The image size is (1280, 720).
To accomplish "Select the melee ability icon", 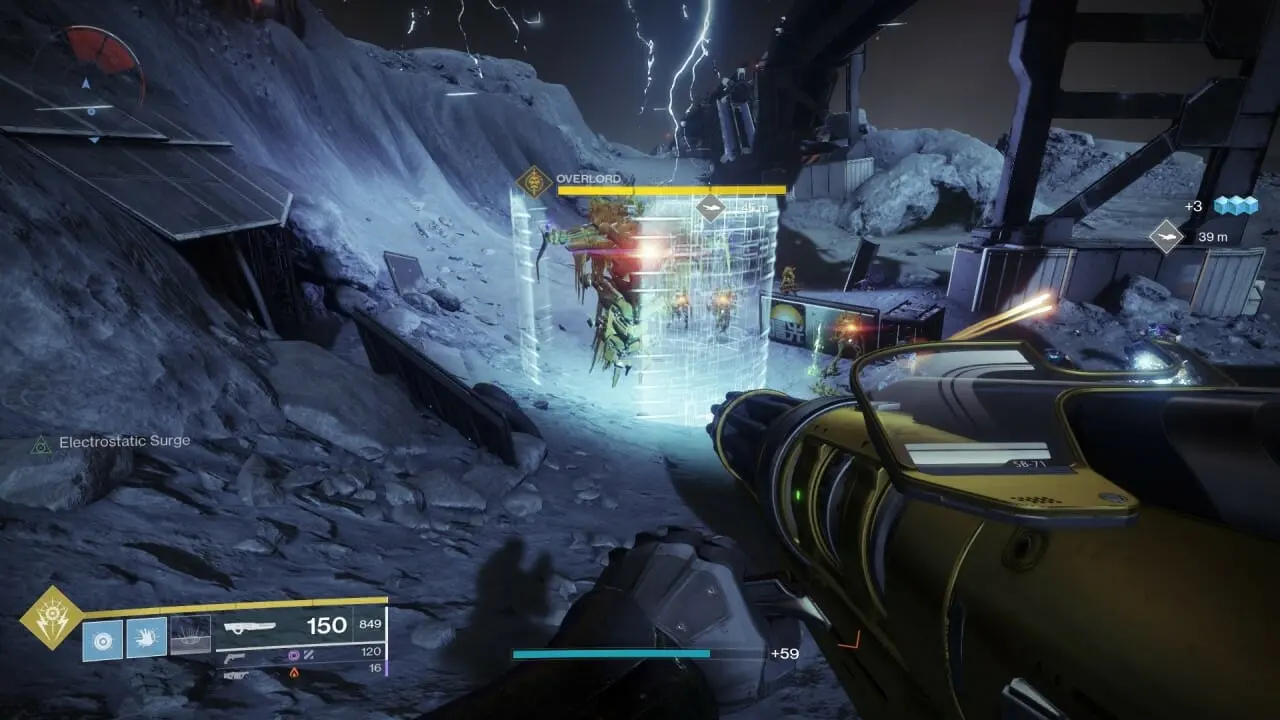I will (x=147, y=638).
